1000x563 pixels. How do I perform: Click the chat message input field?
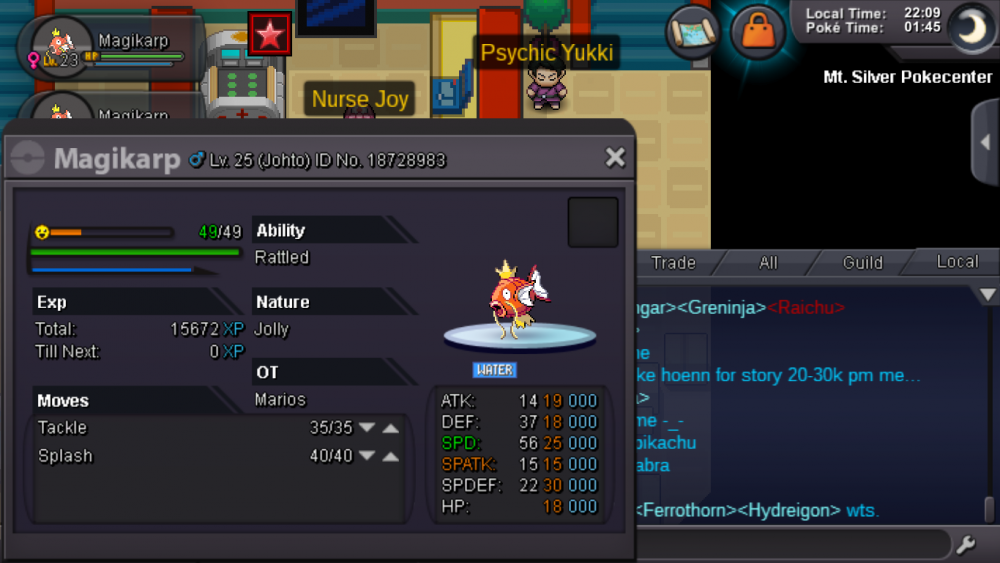[790, 545]
